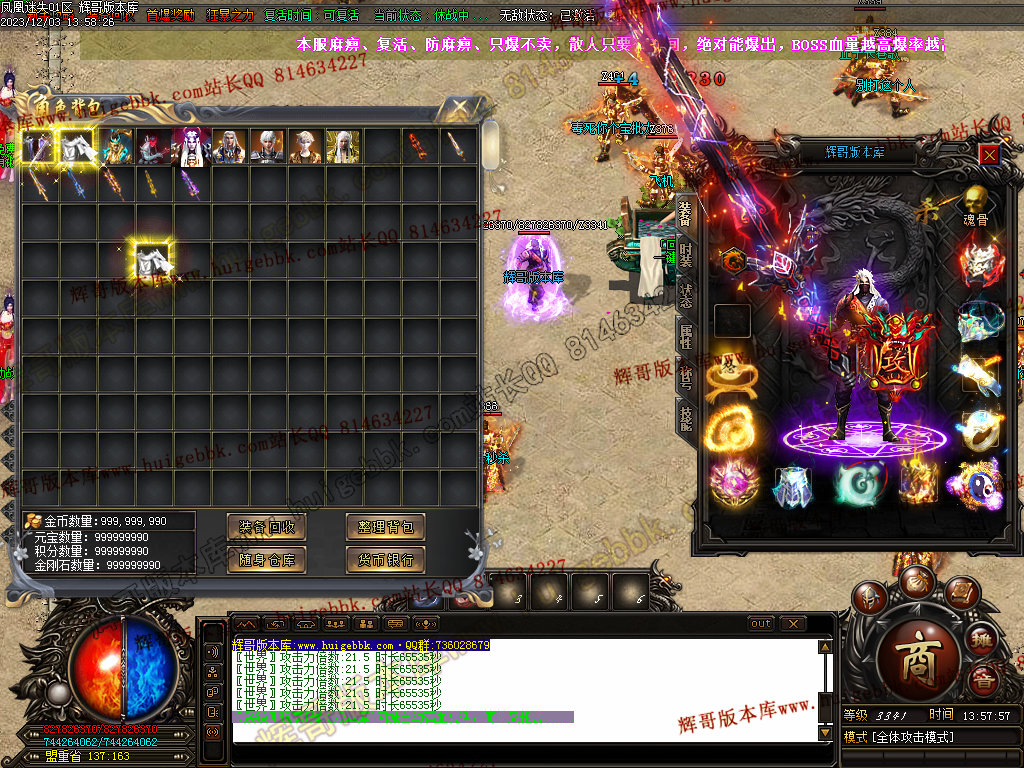Open the 货币银行 currency bank
The image size is (1024, 768).
click(386, 559)
